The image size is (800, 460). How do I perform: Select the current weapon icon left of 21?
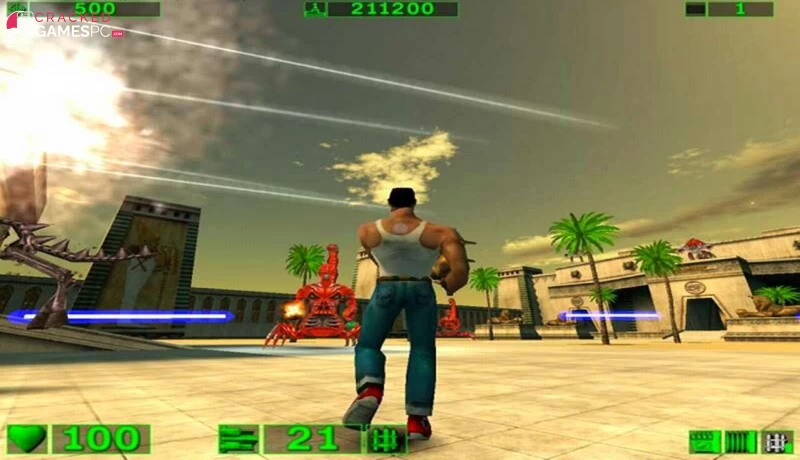[x=238, y=439]
